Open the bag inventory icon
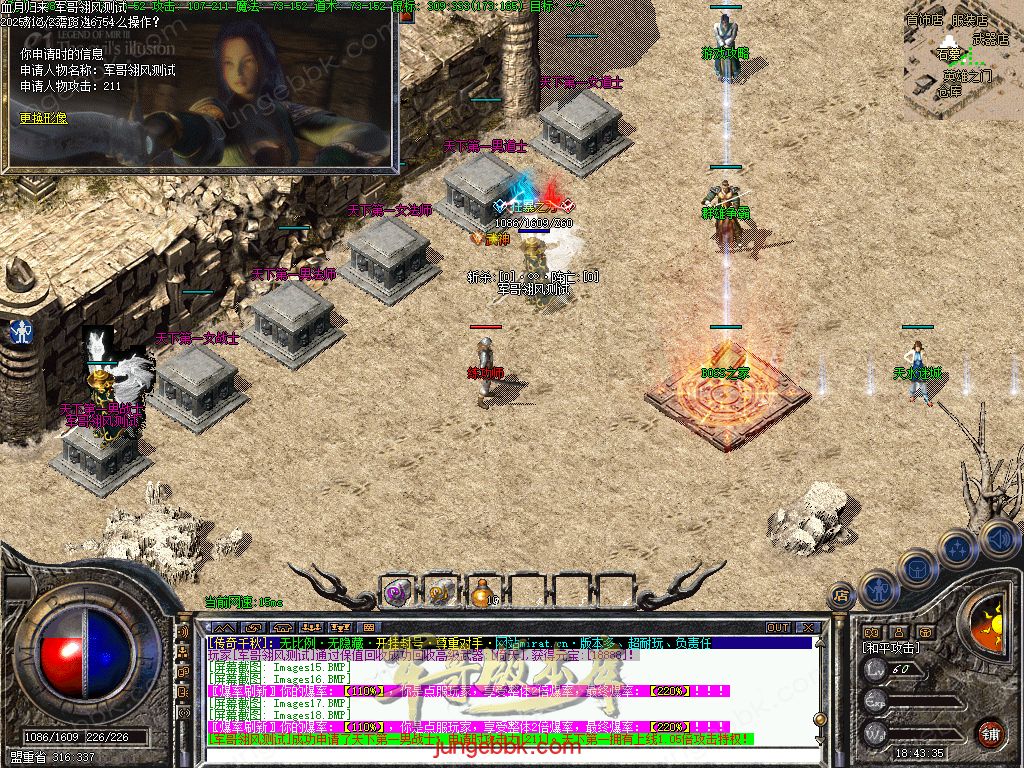Viewport: 1024px width, 768px height. click(916, 568)
